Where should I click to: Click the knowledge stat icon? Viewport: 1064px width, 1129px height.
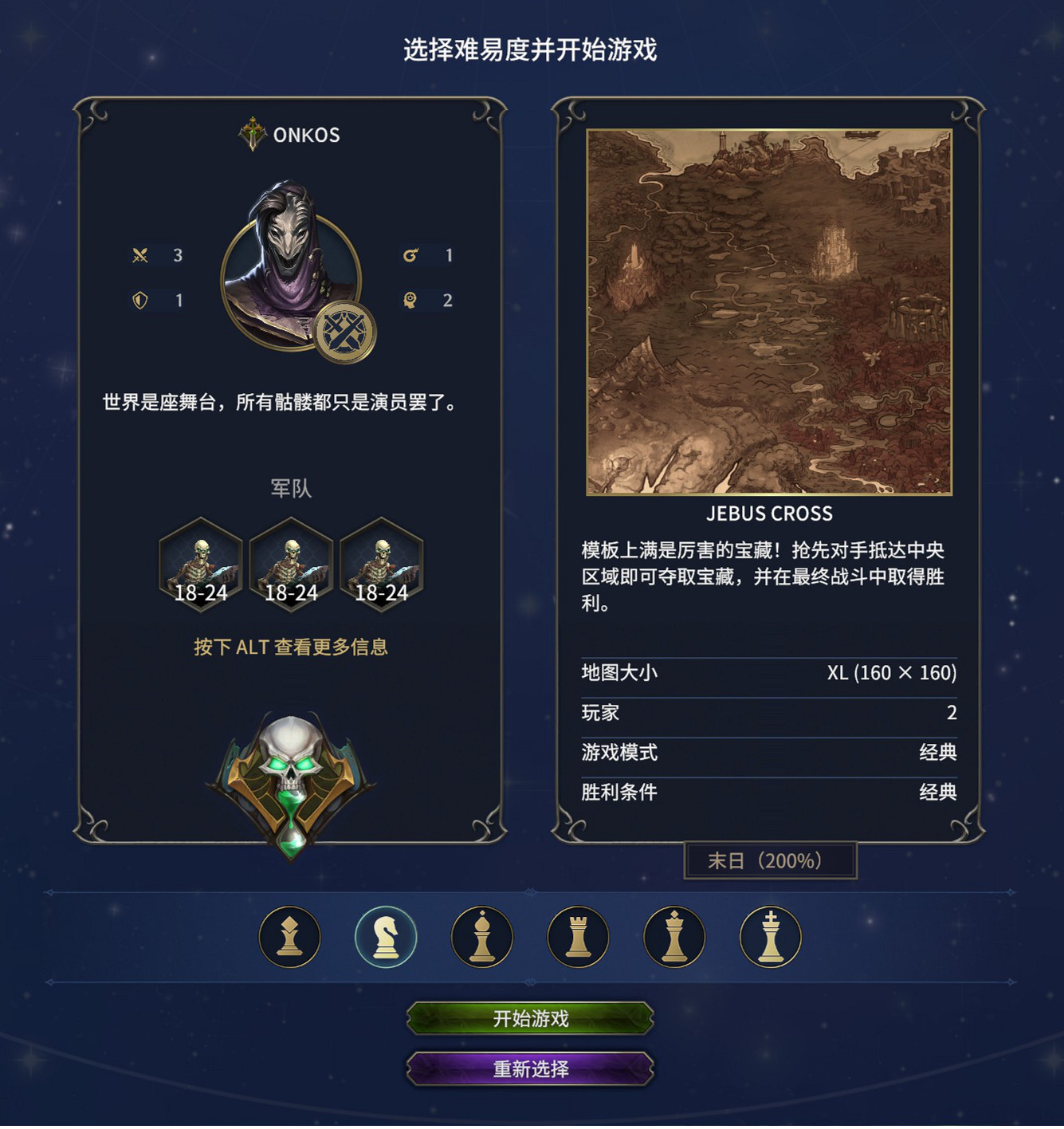pos(410,301)
